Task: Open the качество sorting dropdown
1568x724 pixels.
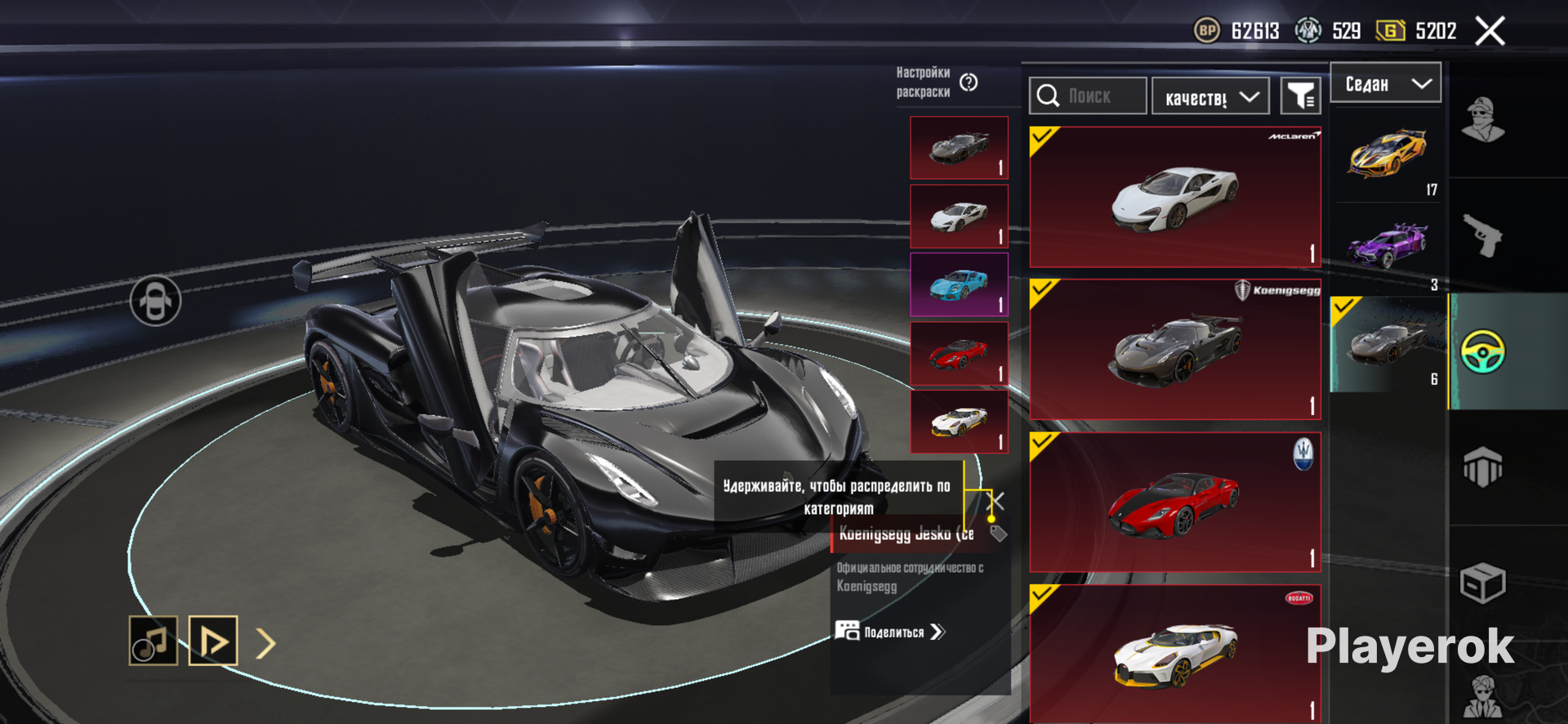Action: coord(1210,97)
